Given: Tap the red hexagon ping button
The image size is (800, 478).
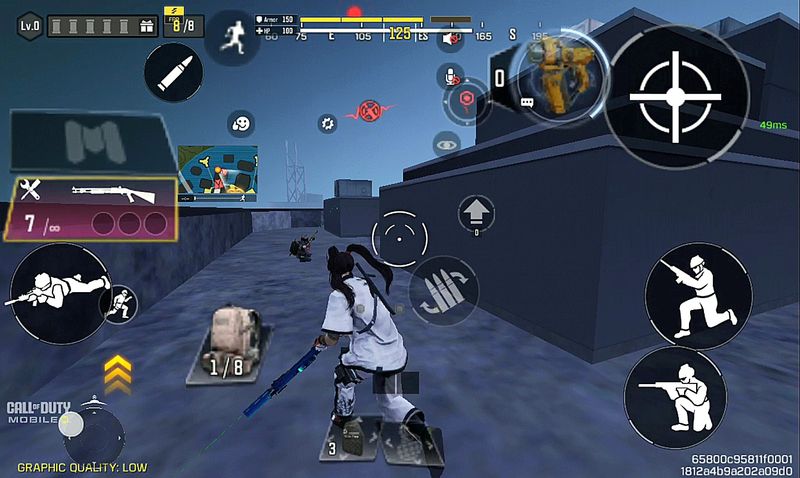Looking at the screenshot, I should pos(465,99).
